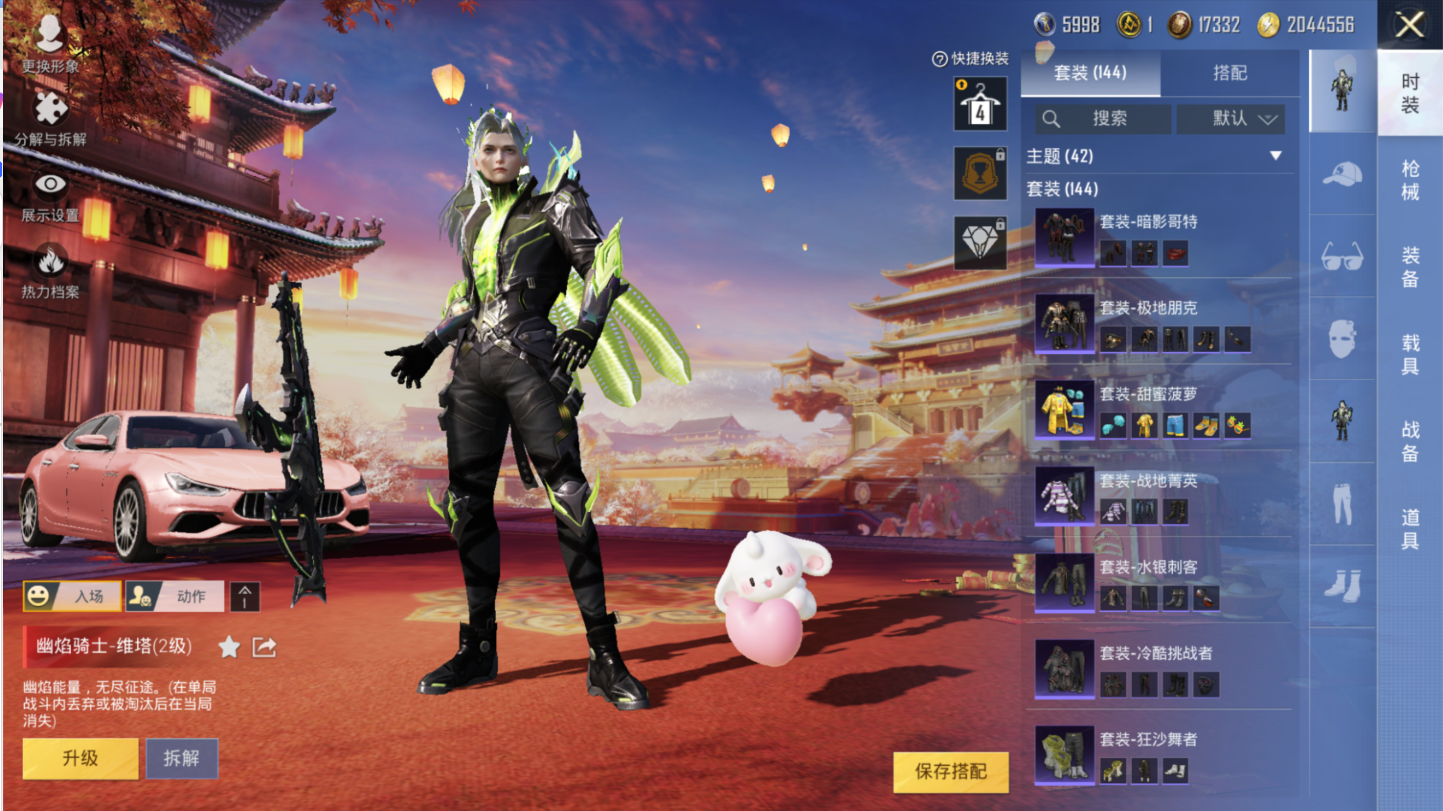This screenshot has height=811, width=1443.
Task: Close the wardrobe screen
Action: point(1409,25)
